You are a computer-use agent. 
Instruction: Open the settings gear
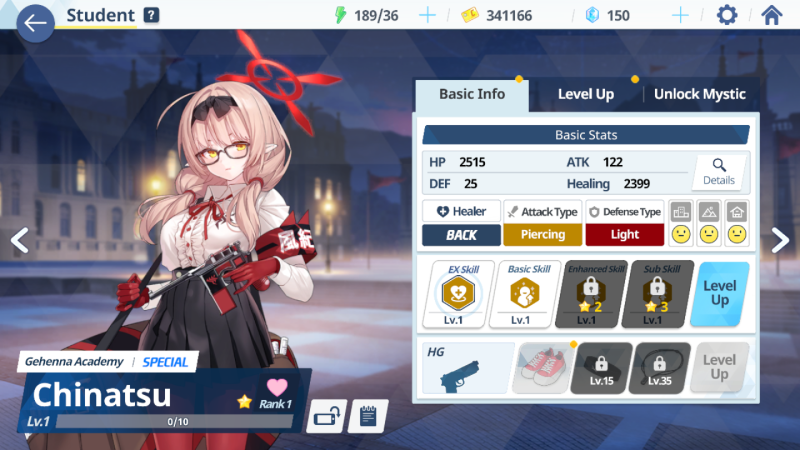[x=727, y=15]
